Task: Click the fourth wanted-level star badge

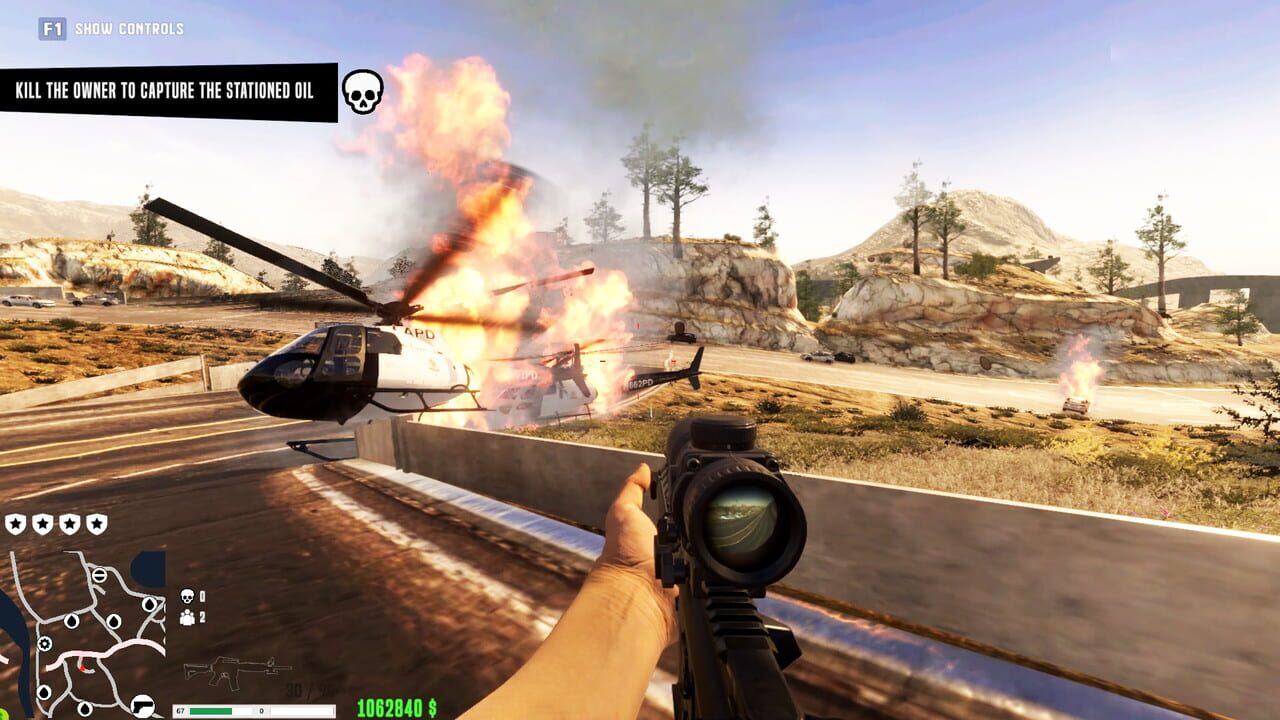Action: 96,523
